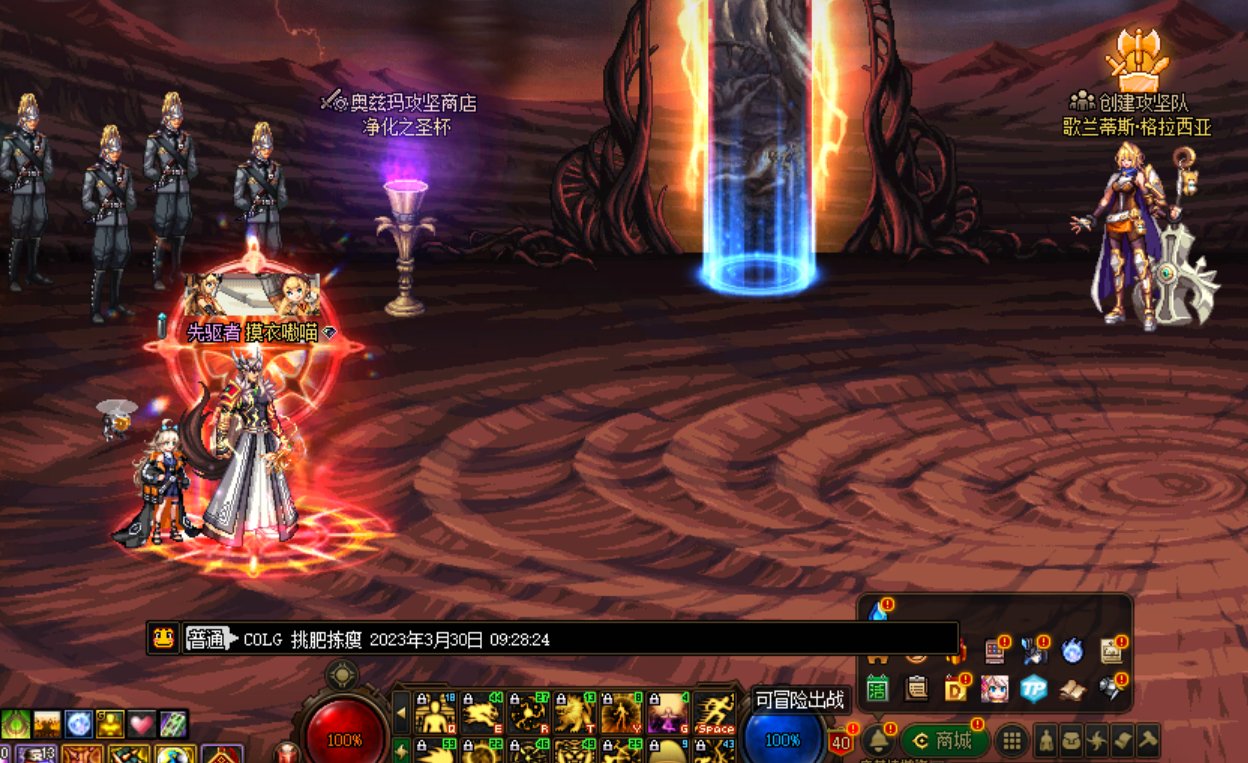Open the TP hexagon icon
This screenshot has width=1248, height=763.
(1033, 688)
